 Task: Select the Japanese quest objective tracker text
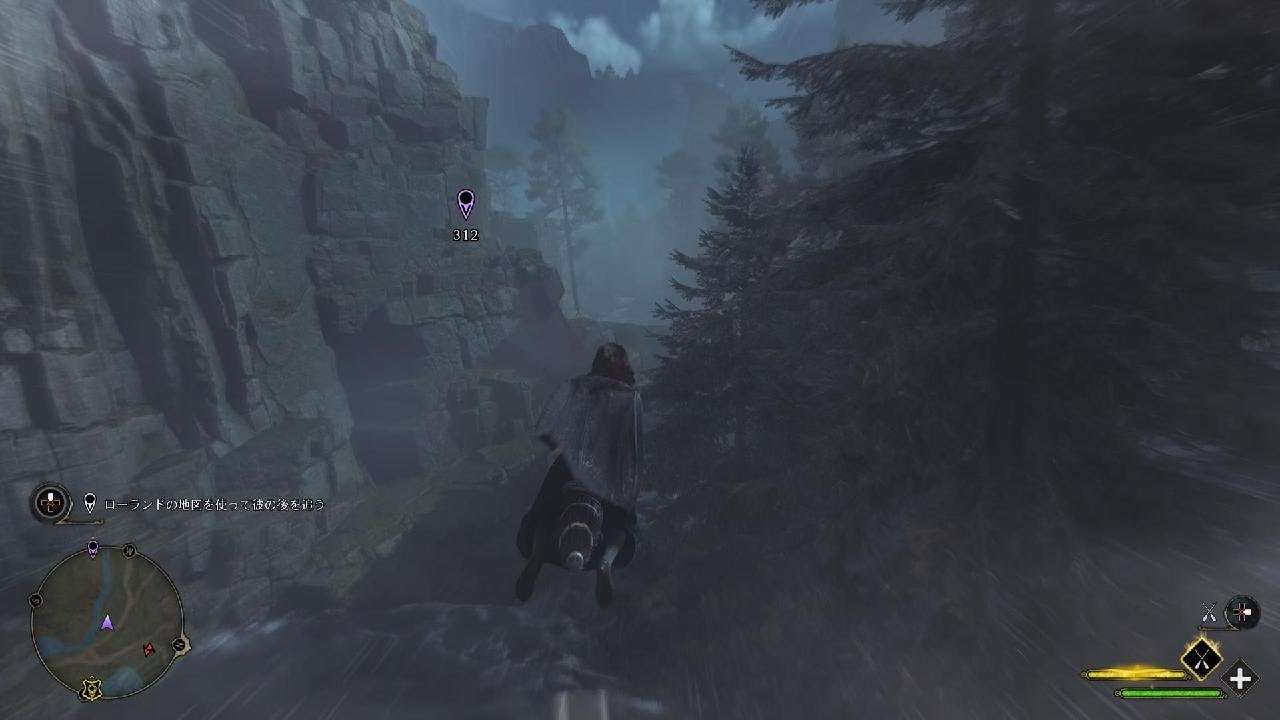(214, 505)
